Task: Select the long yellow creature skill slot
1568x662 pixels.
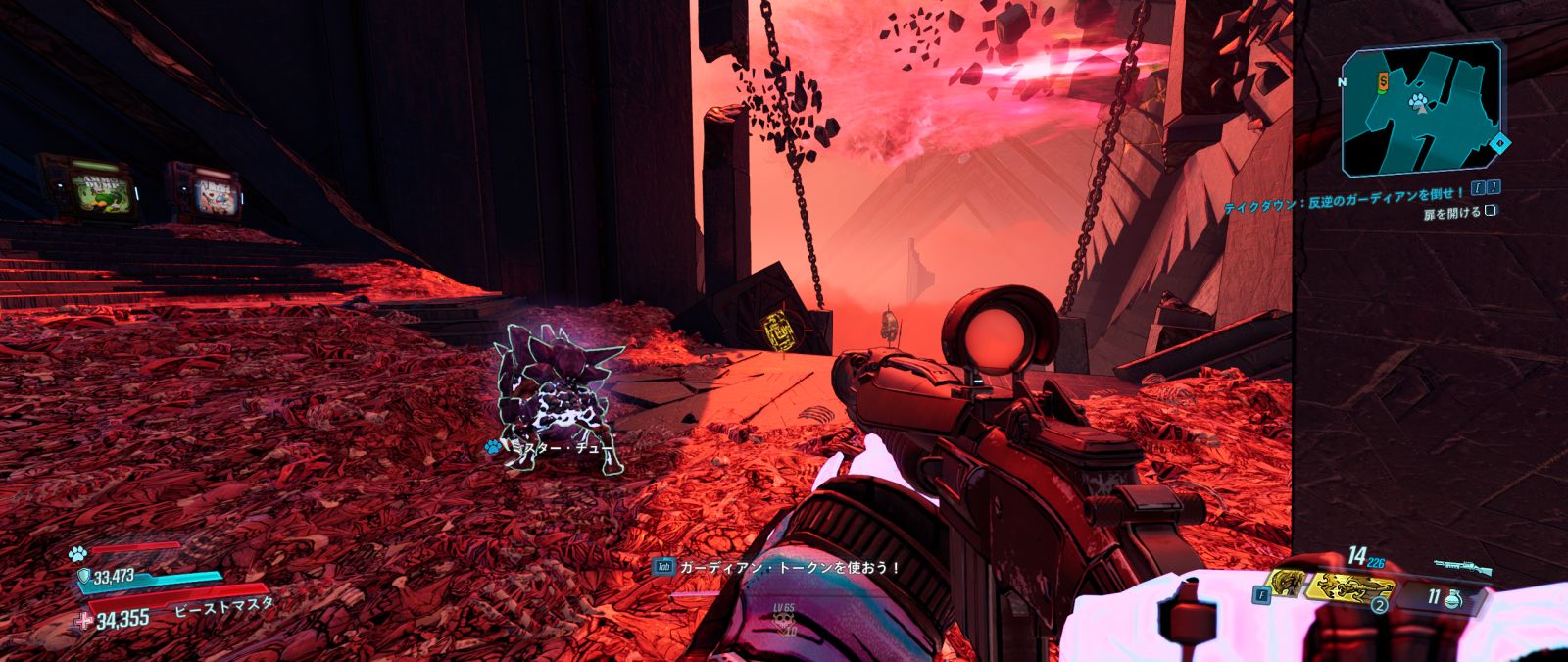Action: click(x=1354, y=587)
